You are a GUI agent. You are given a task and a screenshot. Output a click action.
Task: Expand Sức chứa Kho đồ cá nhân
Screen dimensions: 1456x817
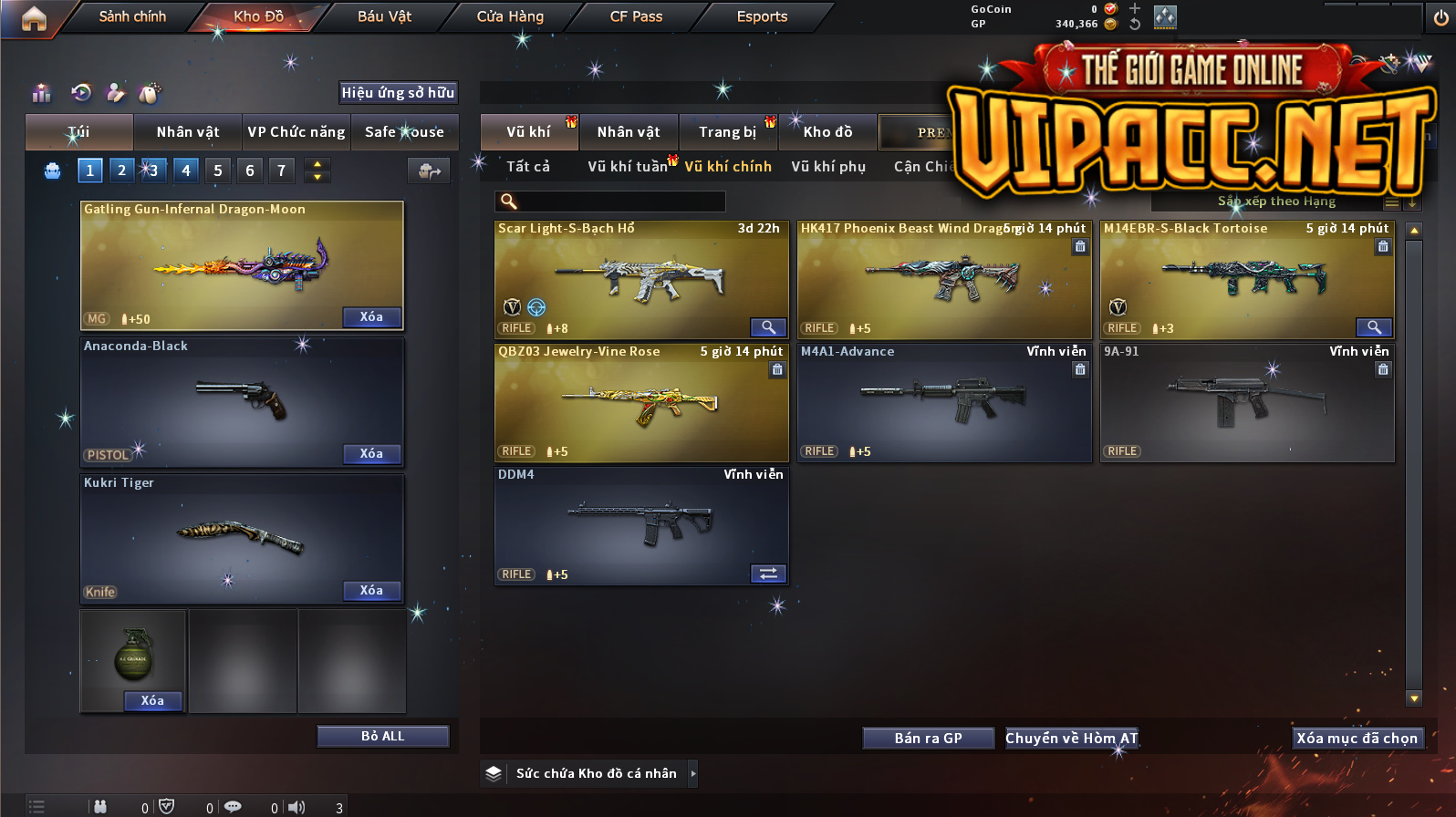pos(692,773)
